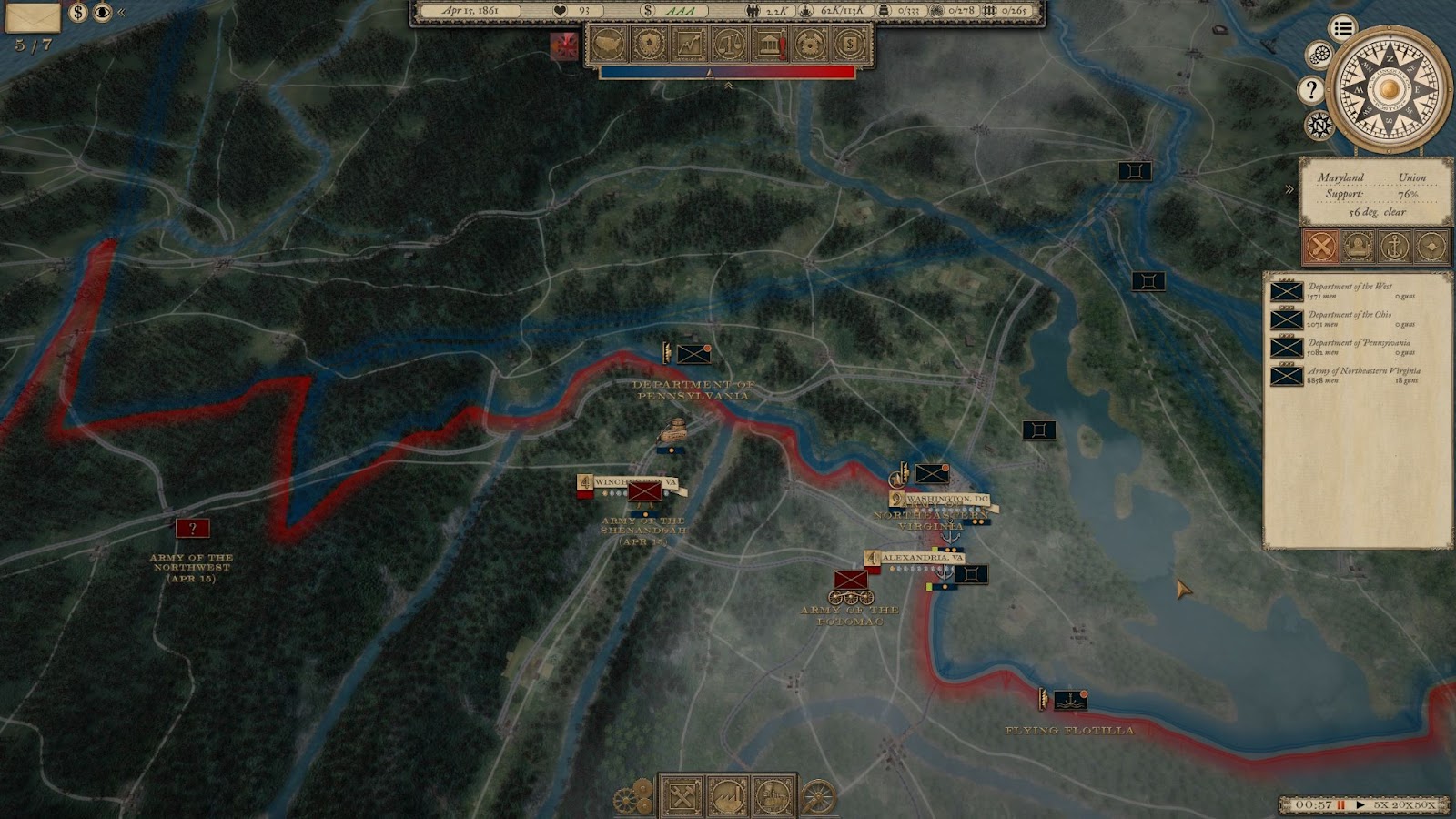The height and width of the screenshot is (819, 1456).
Task: Select Department of the Ohio row
Action: pyautogui.click(x=1356, y=318)
